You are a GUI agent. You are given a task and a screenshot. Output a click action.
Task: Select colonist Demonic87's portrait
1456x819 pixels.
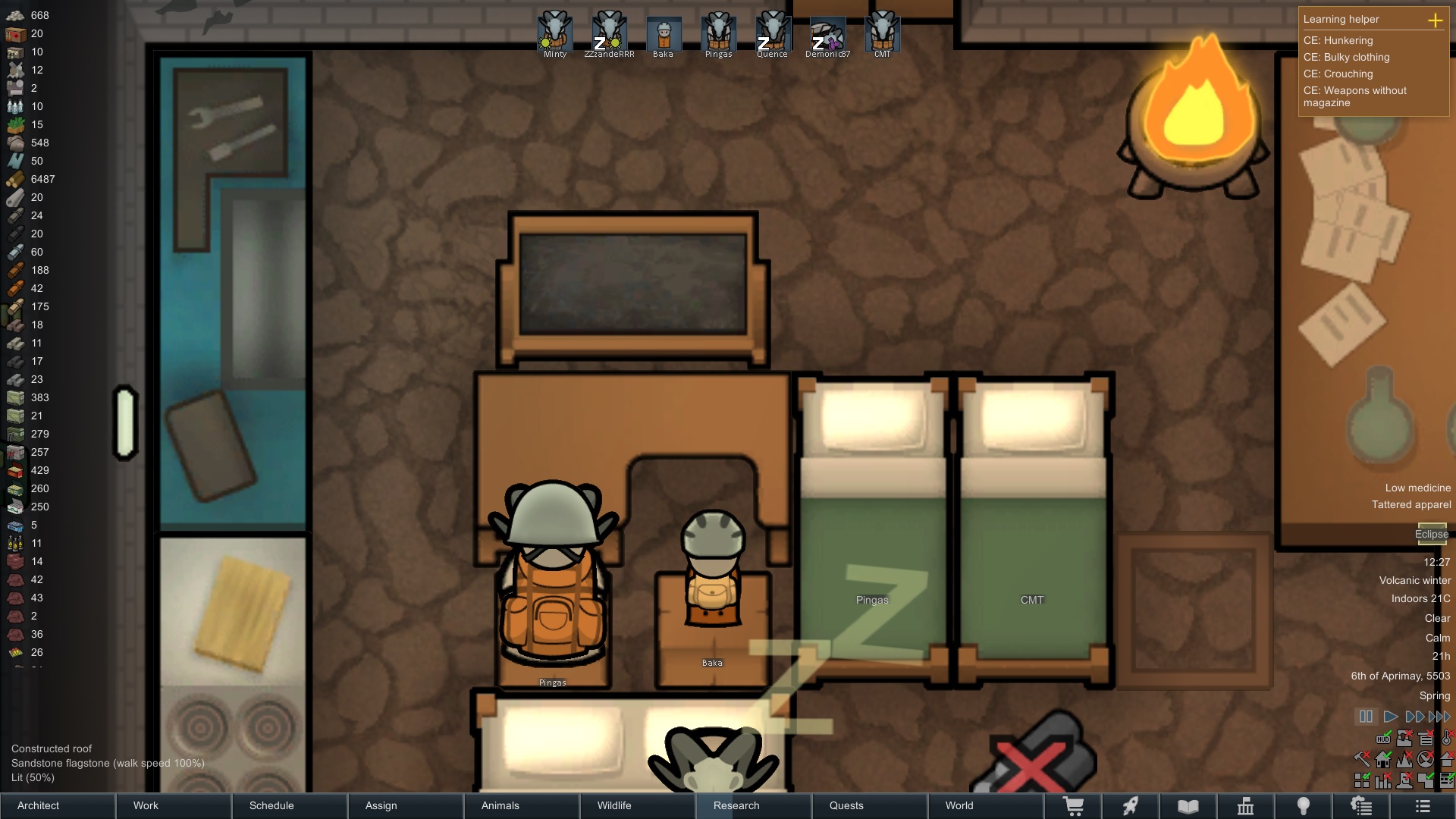click(827, 33)
